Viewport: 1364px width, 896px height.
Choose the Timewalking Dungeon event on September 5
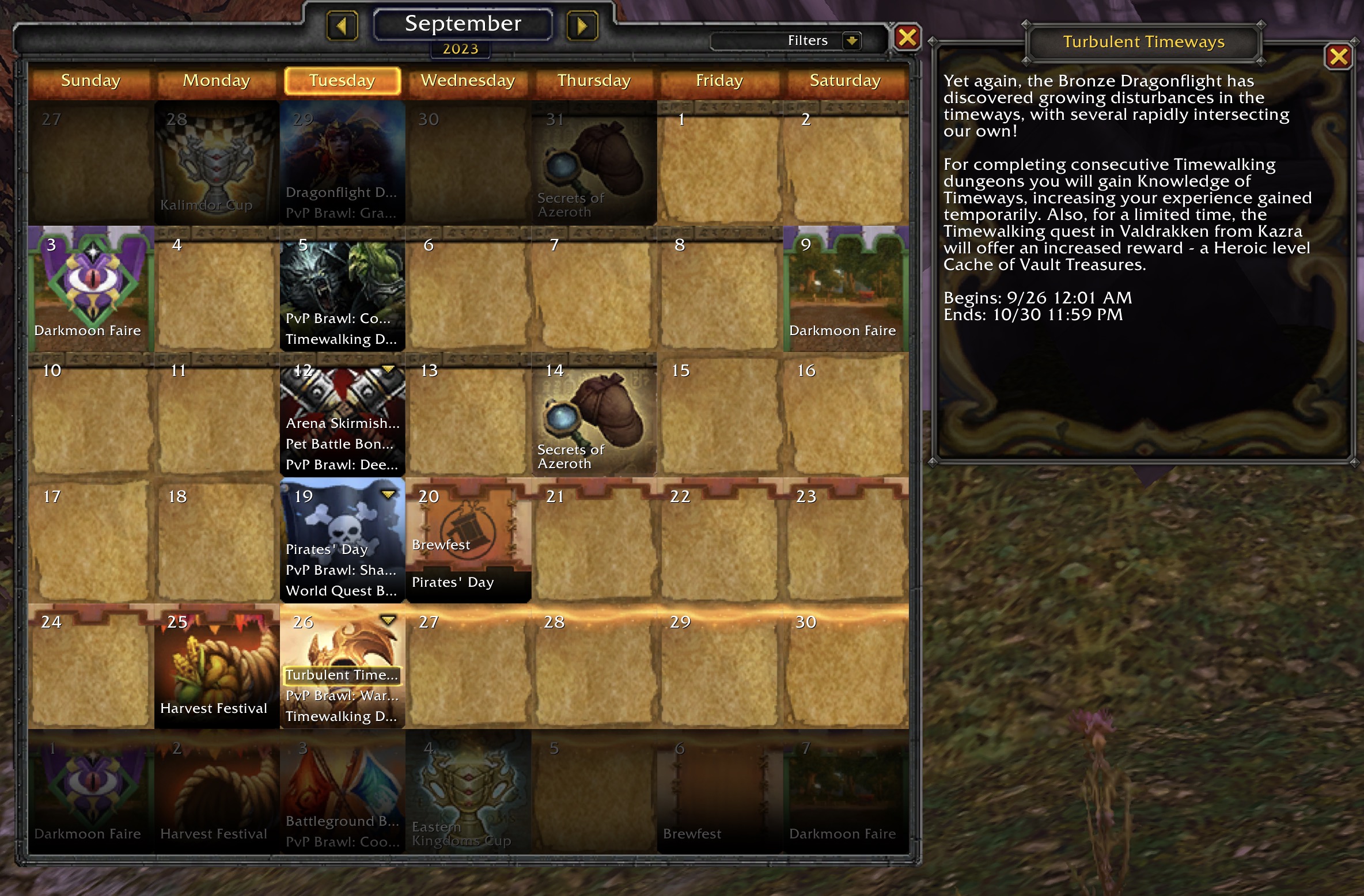click(341, 339)
